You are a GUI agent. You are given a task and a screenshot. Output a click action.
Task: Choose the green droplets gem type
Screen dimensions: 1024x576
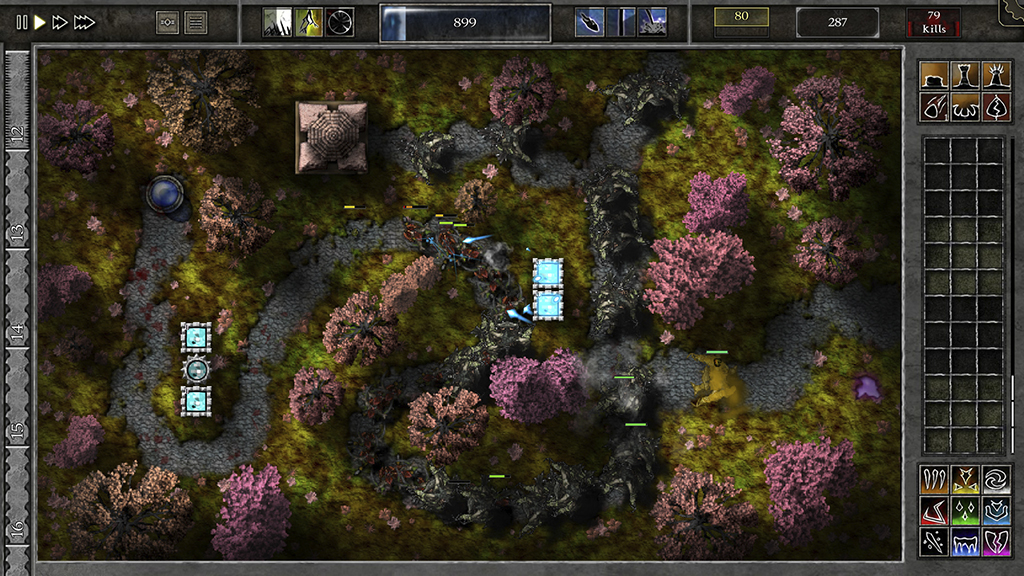pos(965,511)
